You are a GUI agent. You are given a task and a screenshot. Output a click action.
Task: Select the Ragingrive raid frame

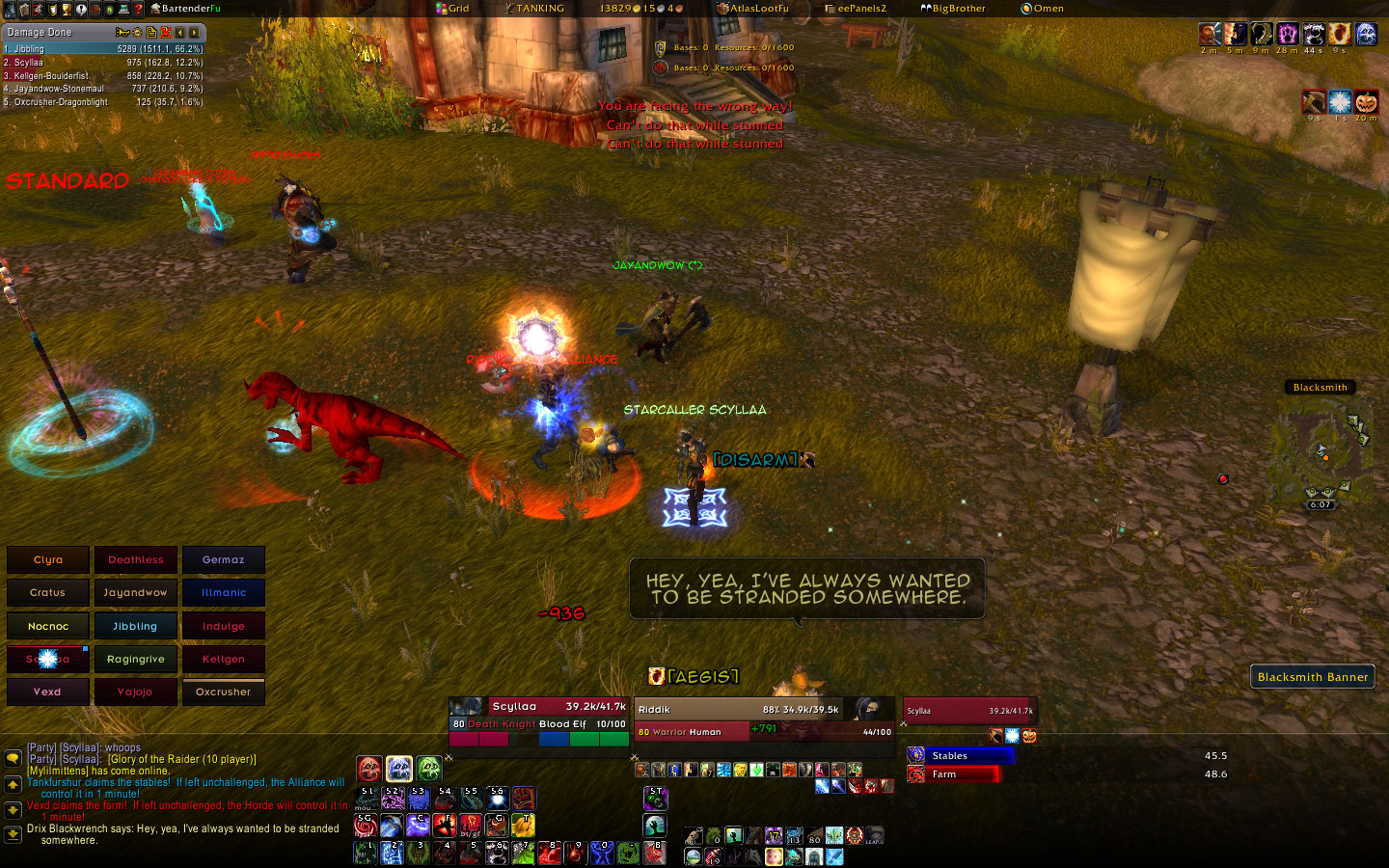pyautogui.click(x=136, y=660)
